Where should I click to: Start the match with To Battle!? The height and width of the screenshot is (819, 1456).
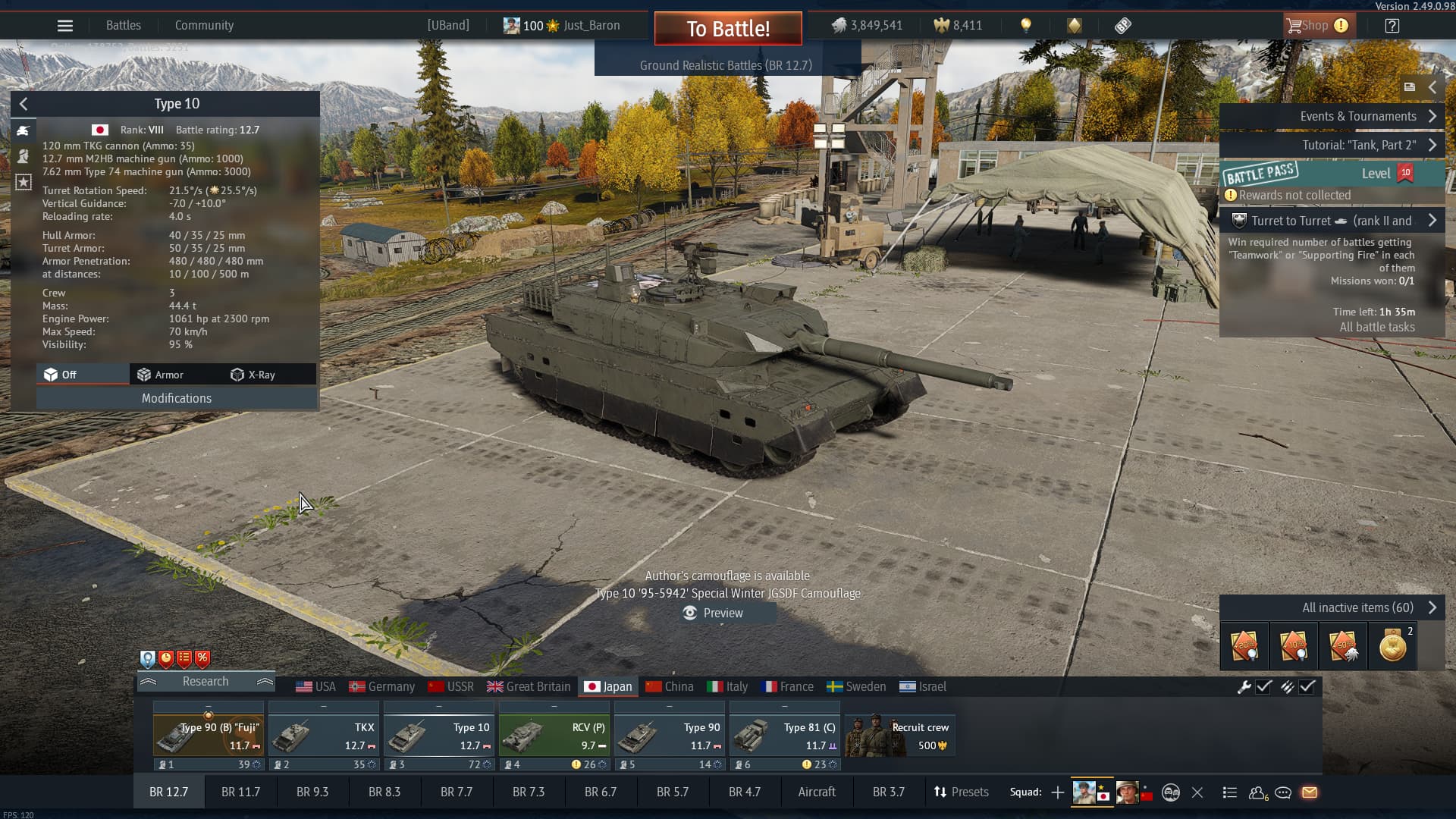[728, 29]
